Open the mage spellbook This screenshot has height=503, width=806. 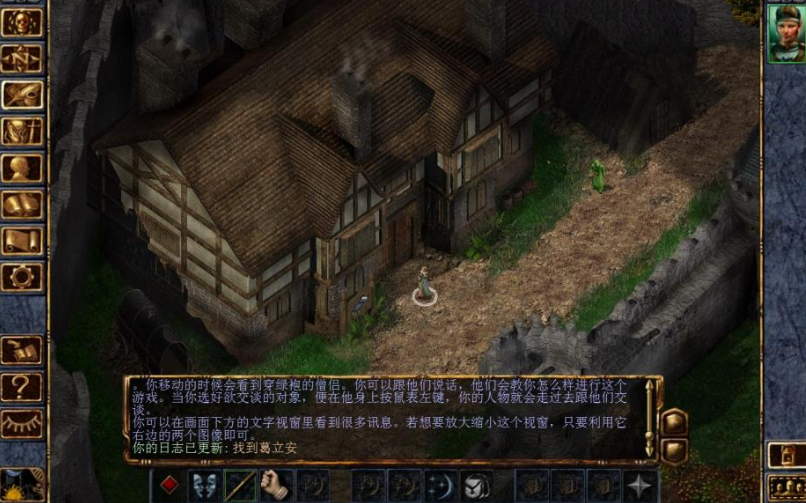(x=22, y=204)
